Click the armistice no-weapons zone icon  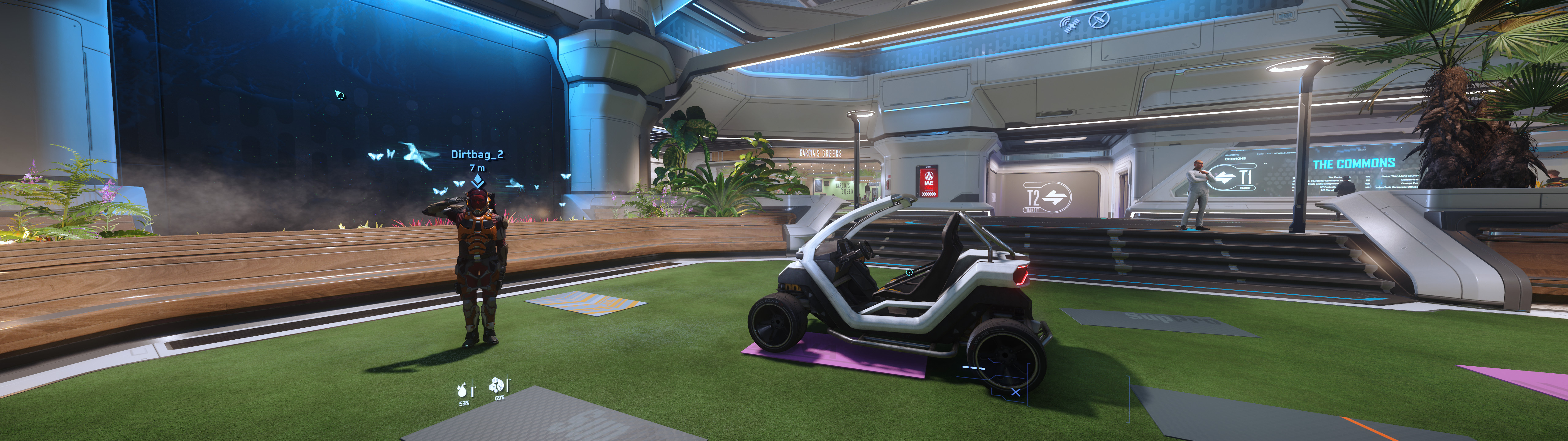point(1099,20)
